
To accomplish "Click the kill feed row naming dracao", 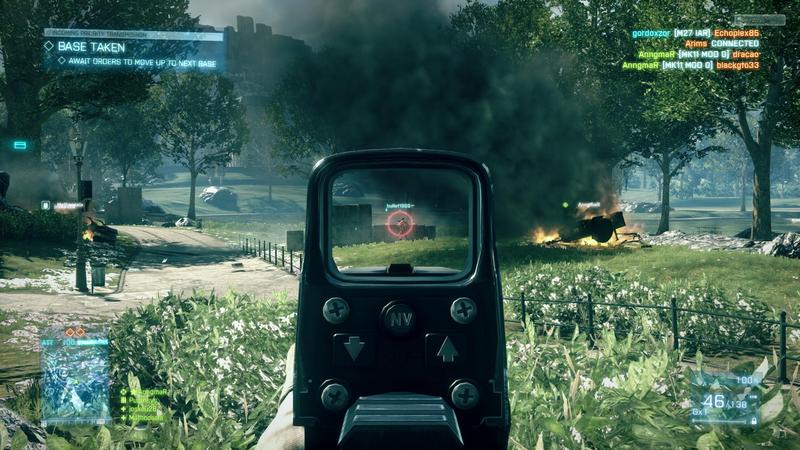I will click(698, 54).
